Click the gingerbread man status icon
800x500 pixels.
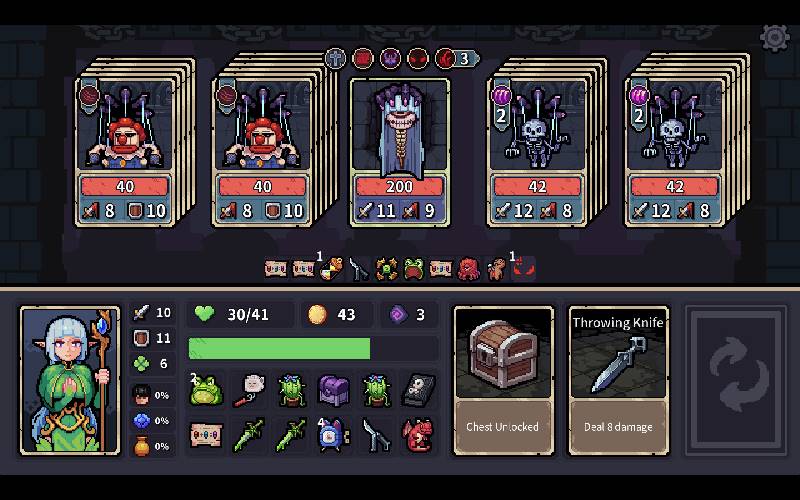(x=495, y=268)
